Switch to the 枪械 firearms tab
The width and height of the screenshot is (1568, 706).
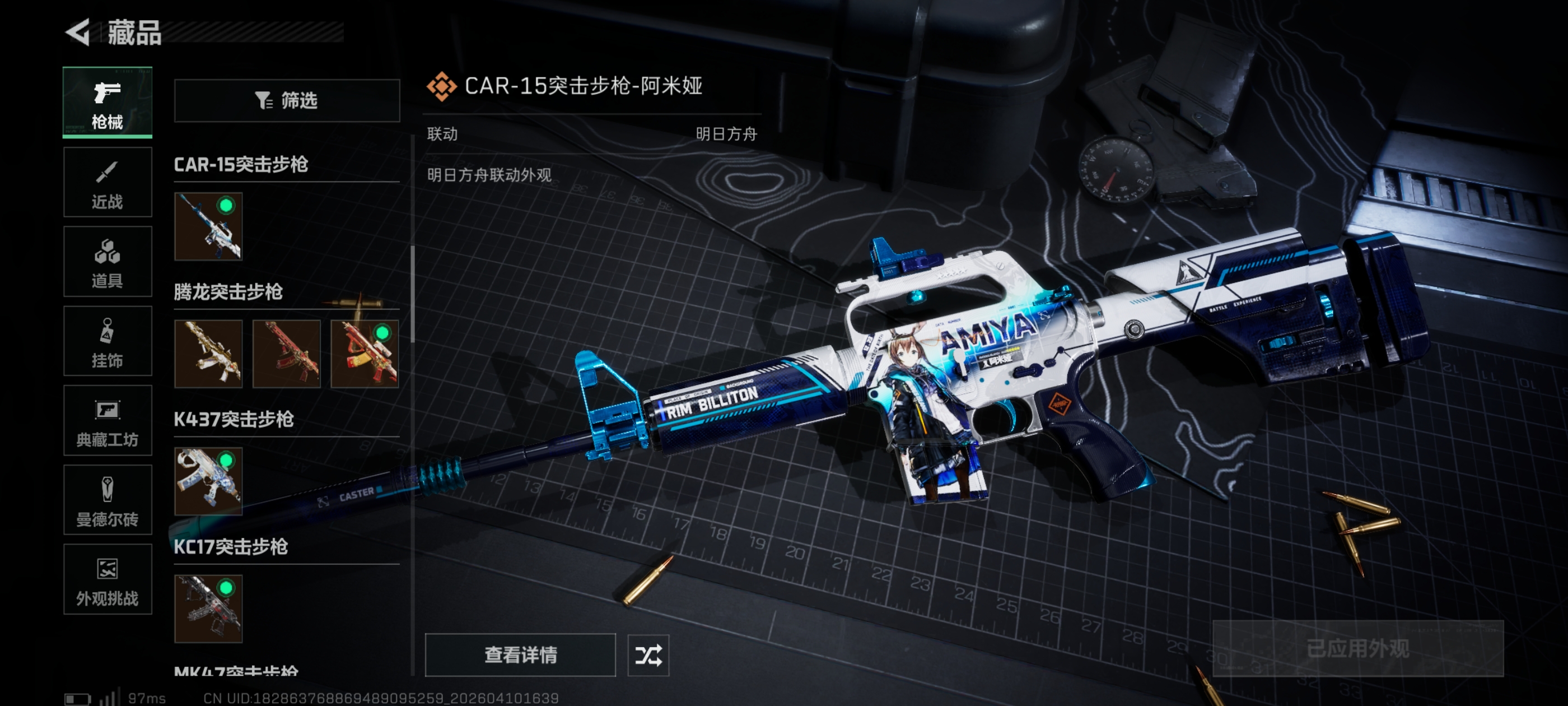click(x=107, y=103)
